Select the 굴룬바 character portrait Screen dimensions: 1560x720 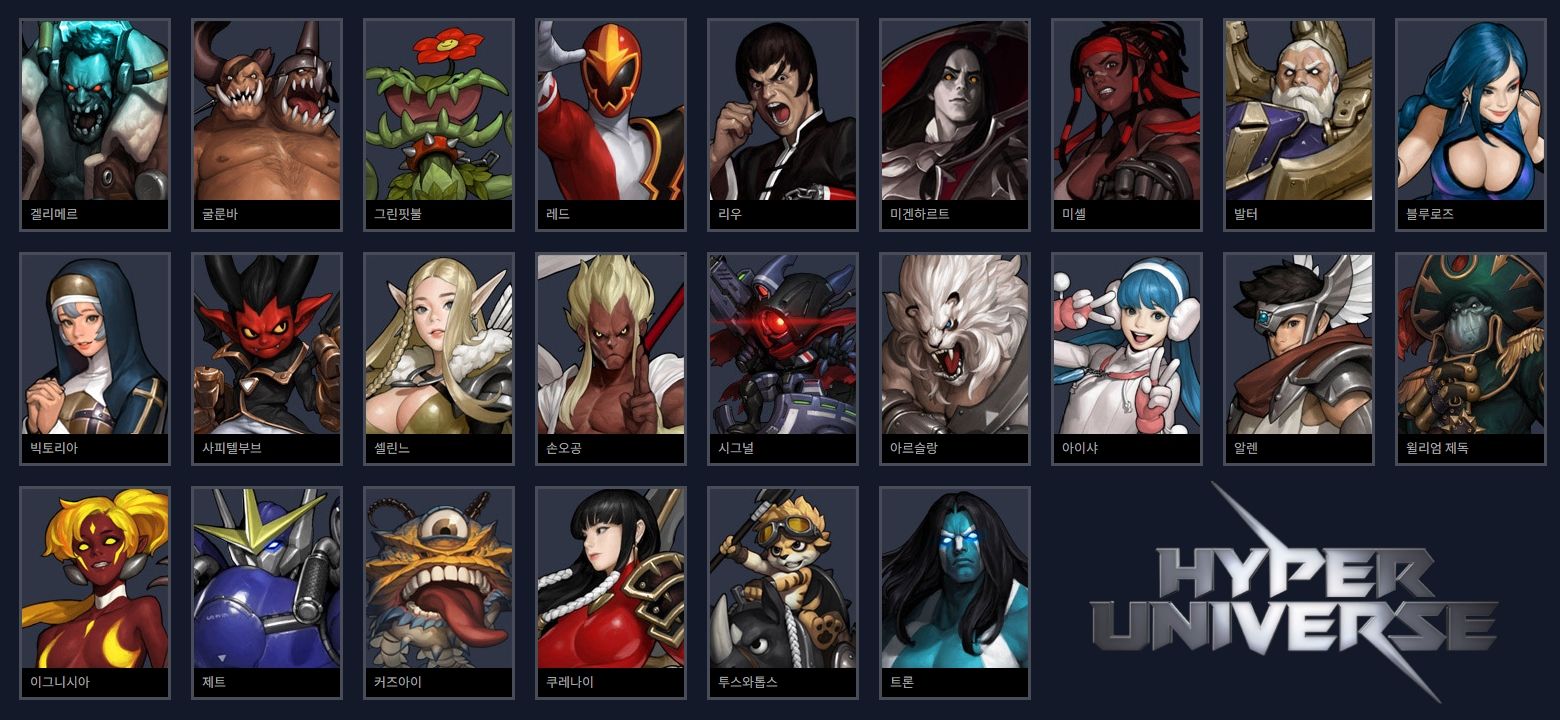click(267, 120)
